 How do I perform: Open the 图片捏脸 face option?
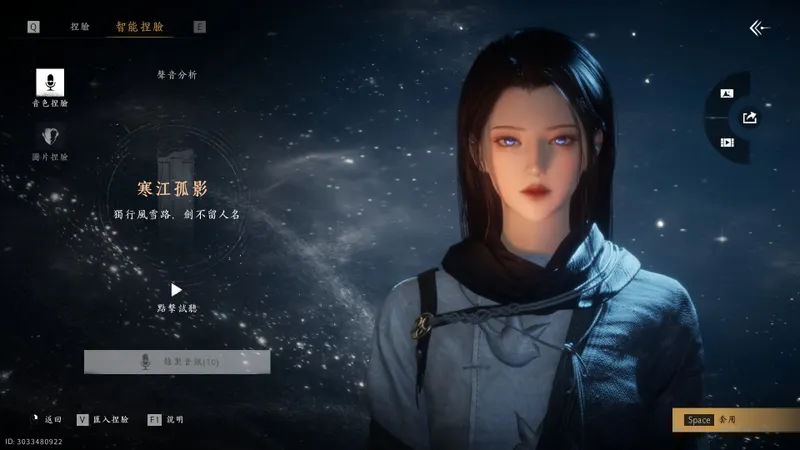point(50,138)
